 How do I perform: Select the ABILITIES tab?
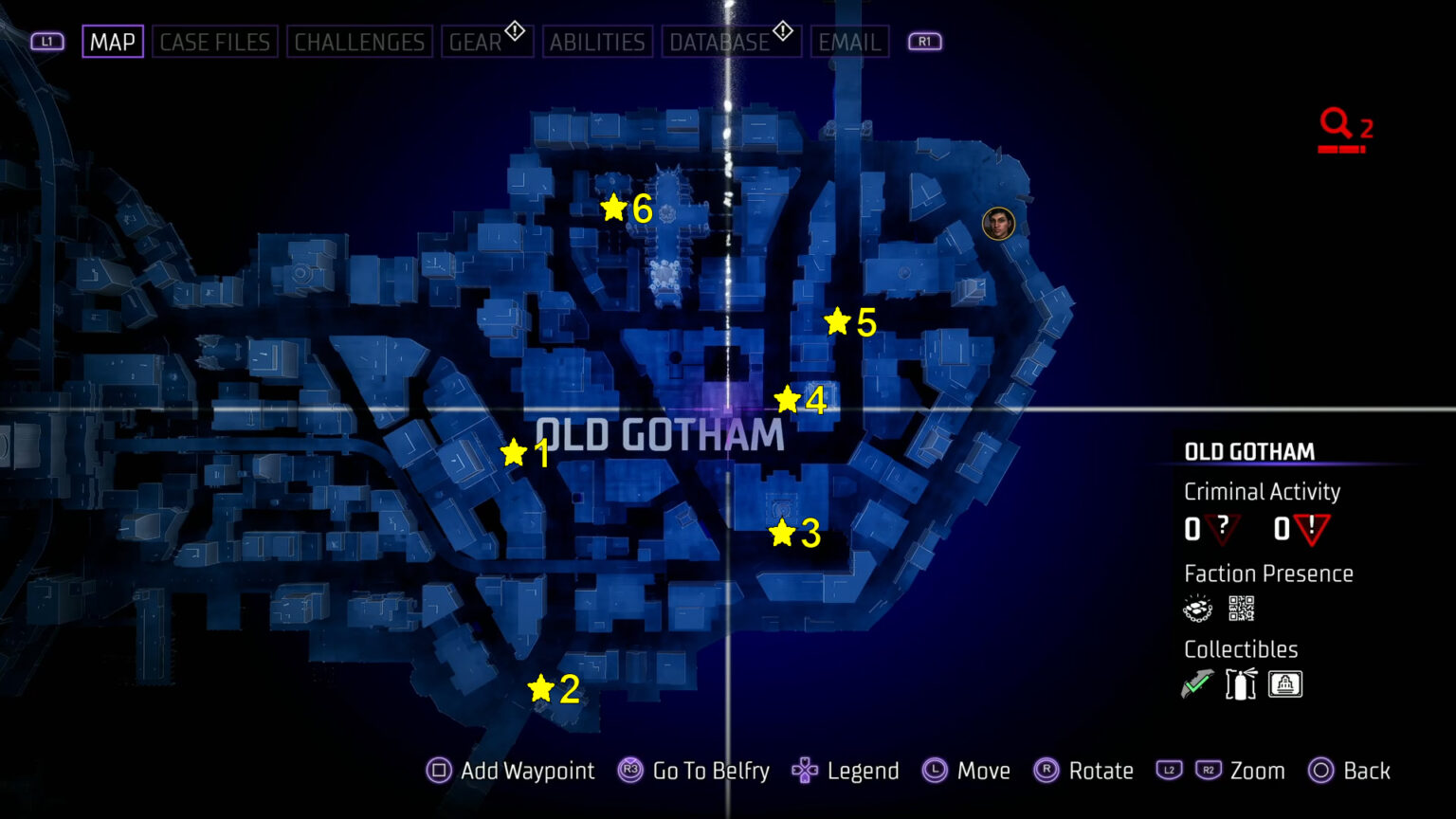(597, 41)
